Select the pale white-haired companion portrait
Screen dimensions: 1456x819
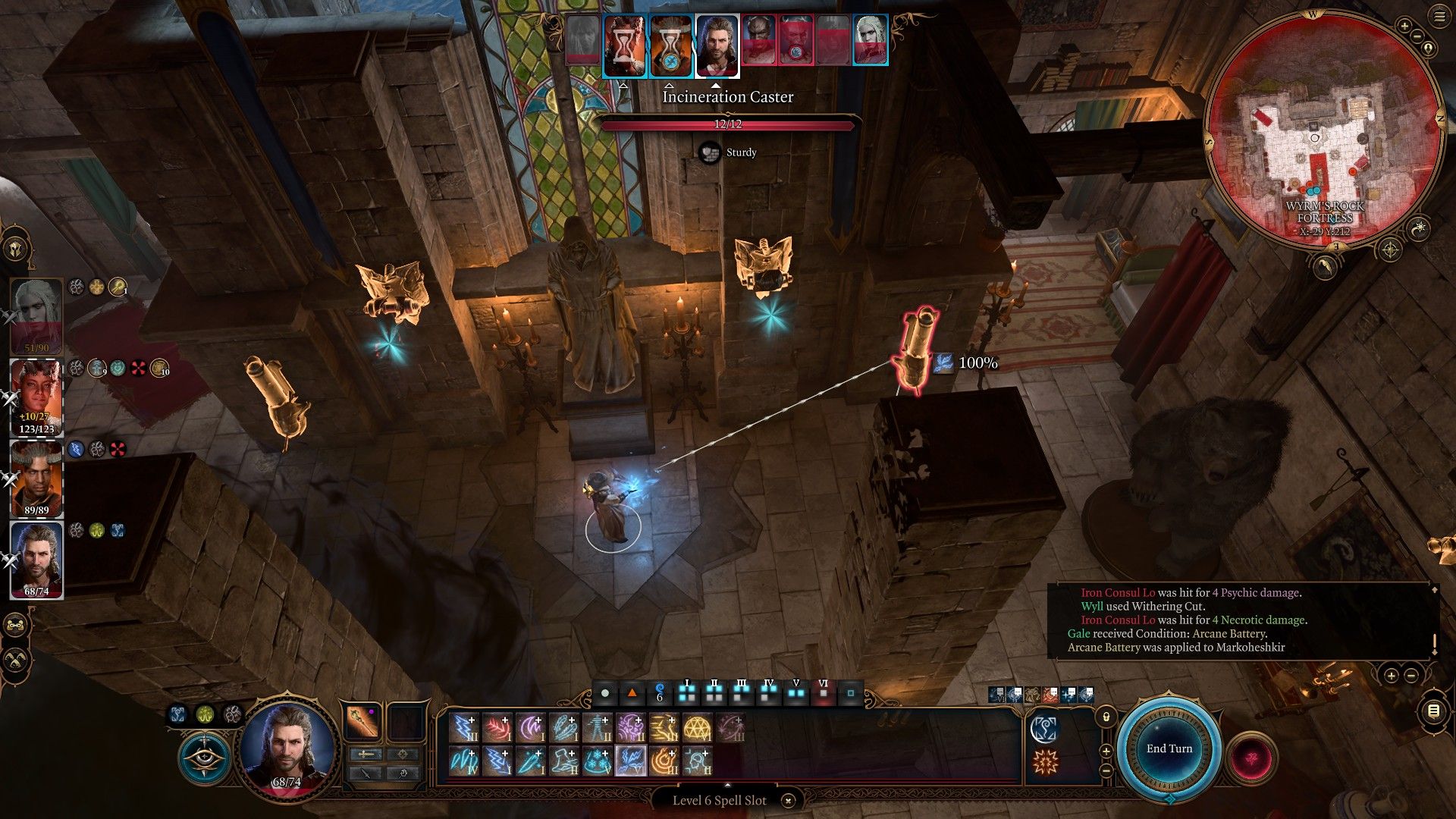(x=36, y=315)
